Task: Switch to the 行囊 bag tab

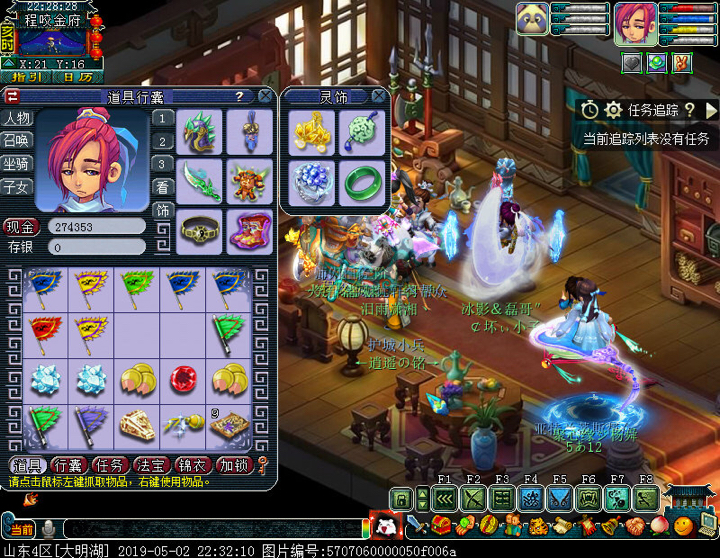Action: click(x=68, y=465)
